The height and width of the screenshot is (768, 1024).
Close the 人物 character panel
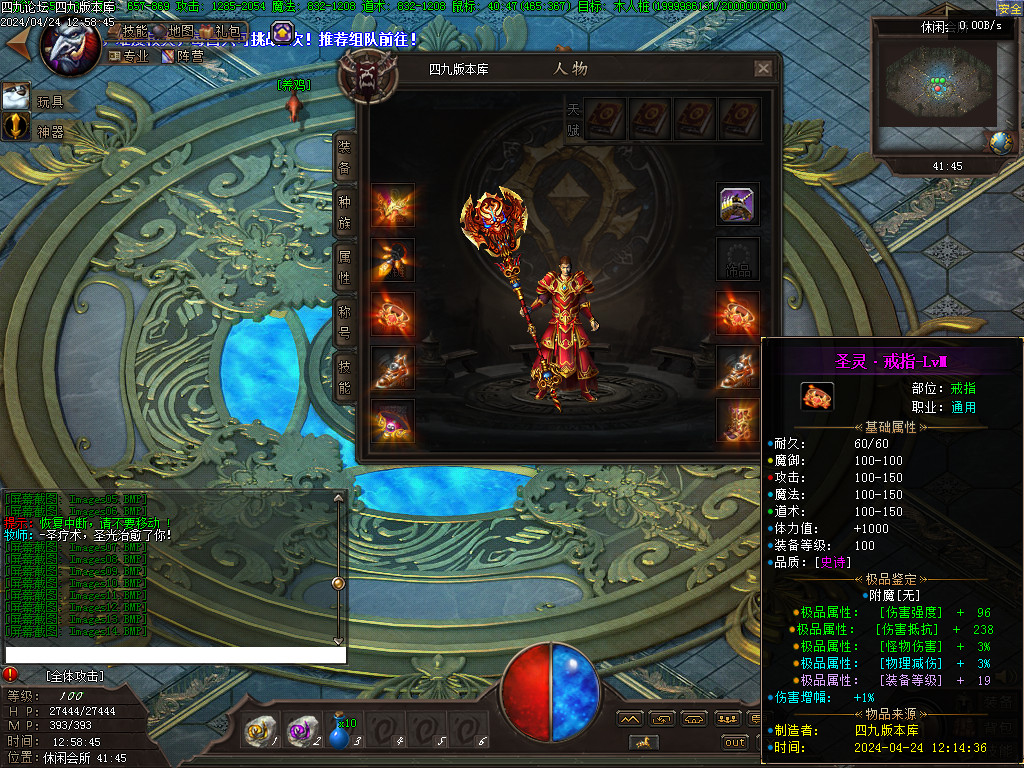coord(763,69)
